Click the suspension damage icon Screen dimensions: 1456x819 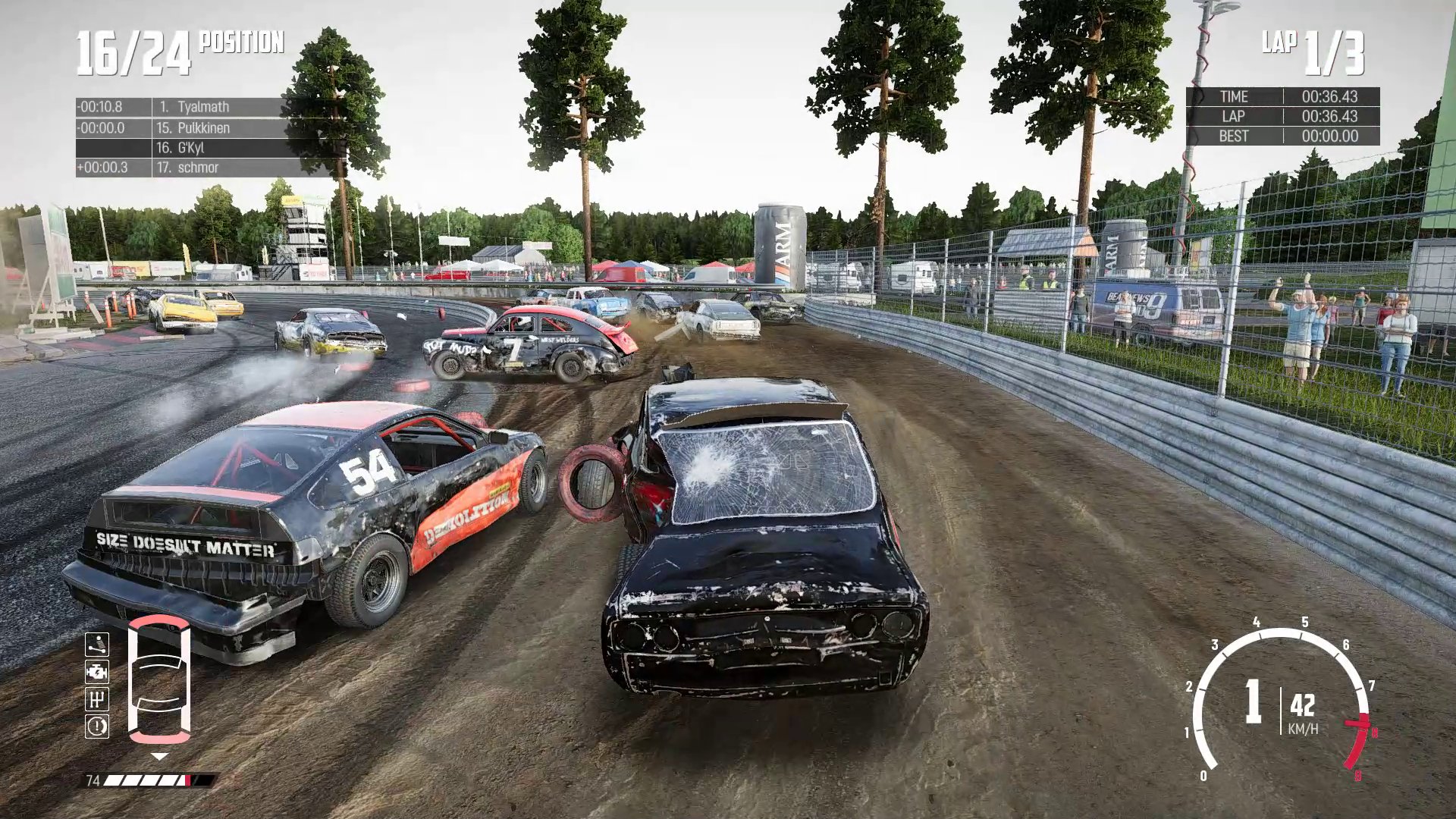(x=96, y=645)
